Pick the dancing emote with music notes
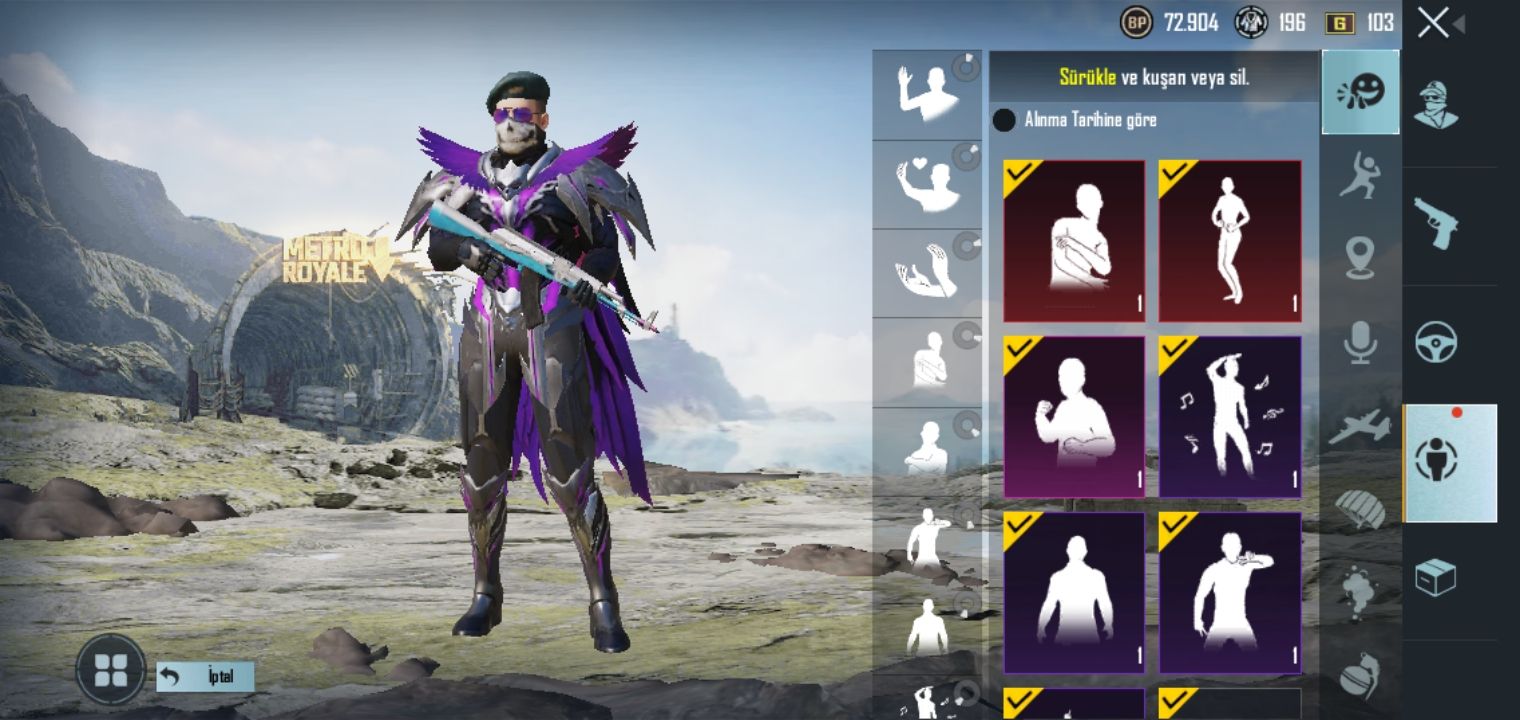Screen dimensions: 1520x720 coord(1229,417)
